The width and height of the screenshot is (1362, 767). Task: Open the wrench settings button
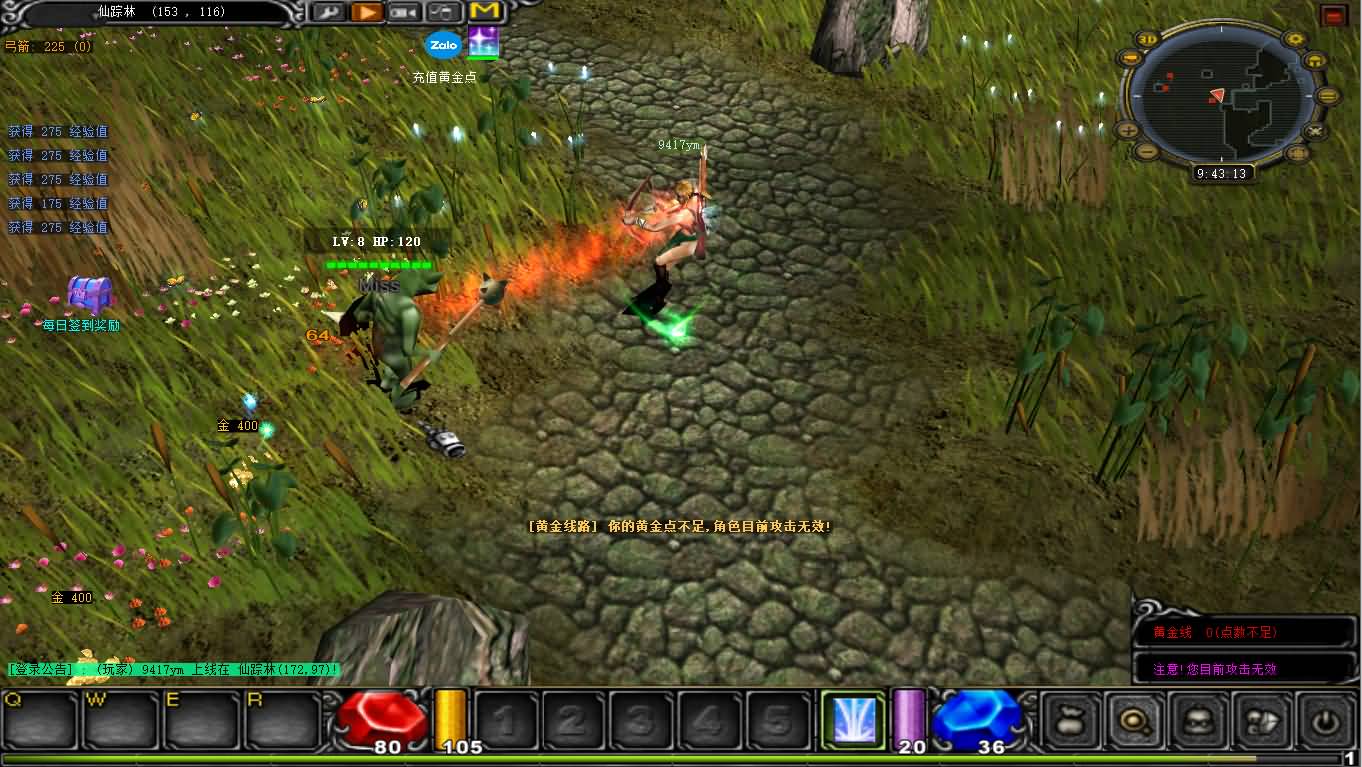(x=328, y=12)
